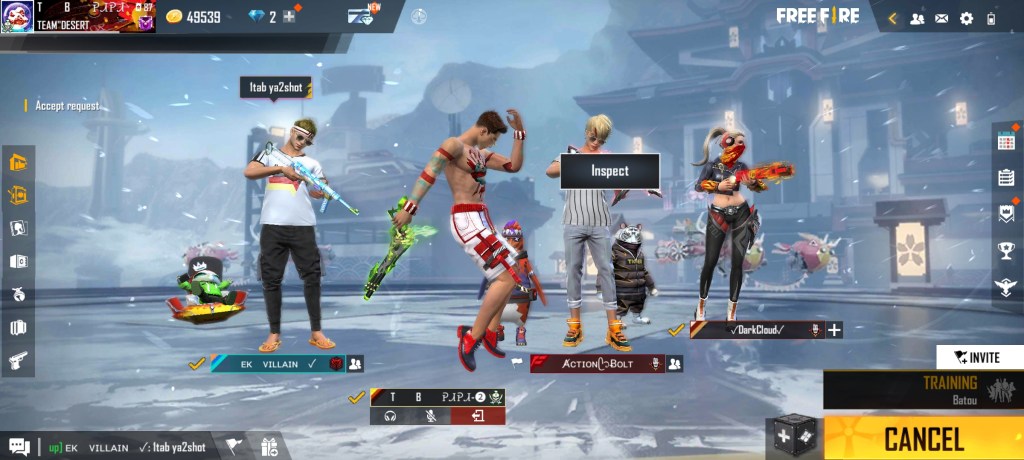Open the settings gear

(x=966, y=18)
